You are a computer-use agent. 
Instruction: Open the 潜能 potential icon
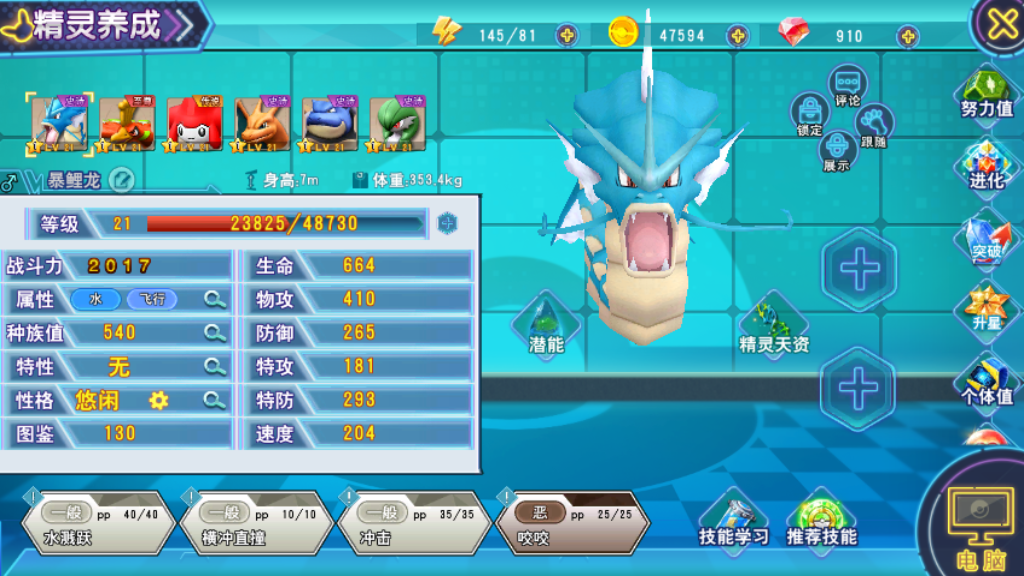click(x=546, y=325)
